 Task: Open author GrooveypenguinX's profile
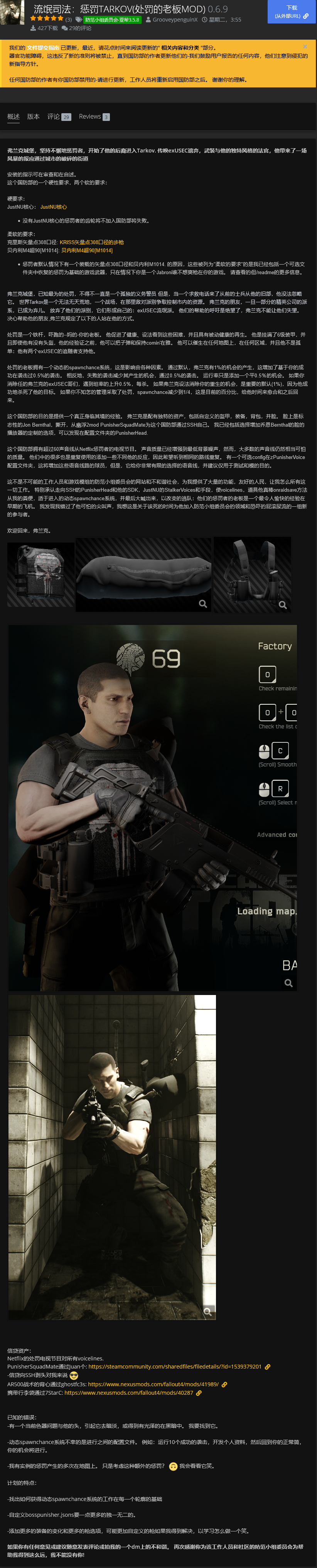[174, 20]
